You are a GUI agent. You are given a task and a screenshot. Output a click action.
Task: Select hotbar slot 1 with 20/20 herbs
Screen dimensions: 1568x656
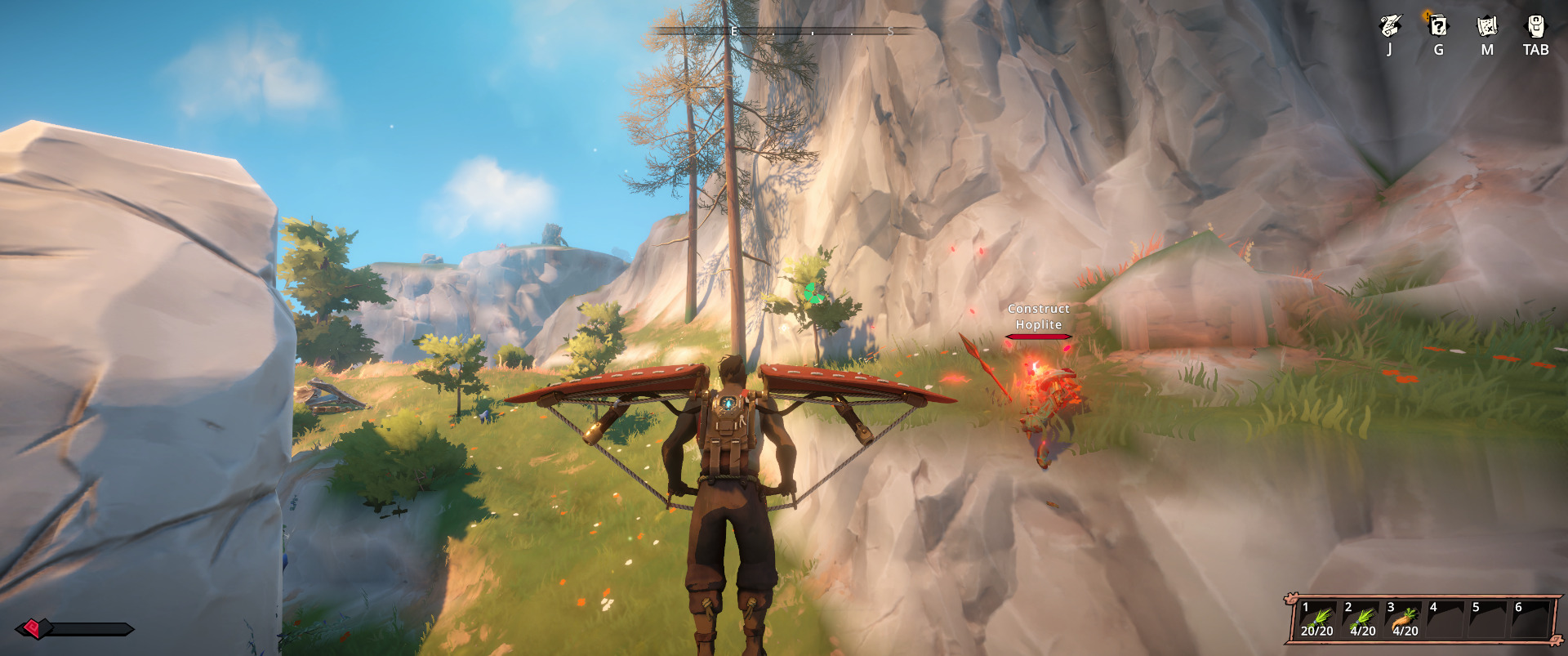click(1317, 620)
